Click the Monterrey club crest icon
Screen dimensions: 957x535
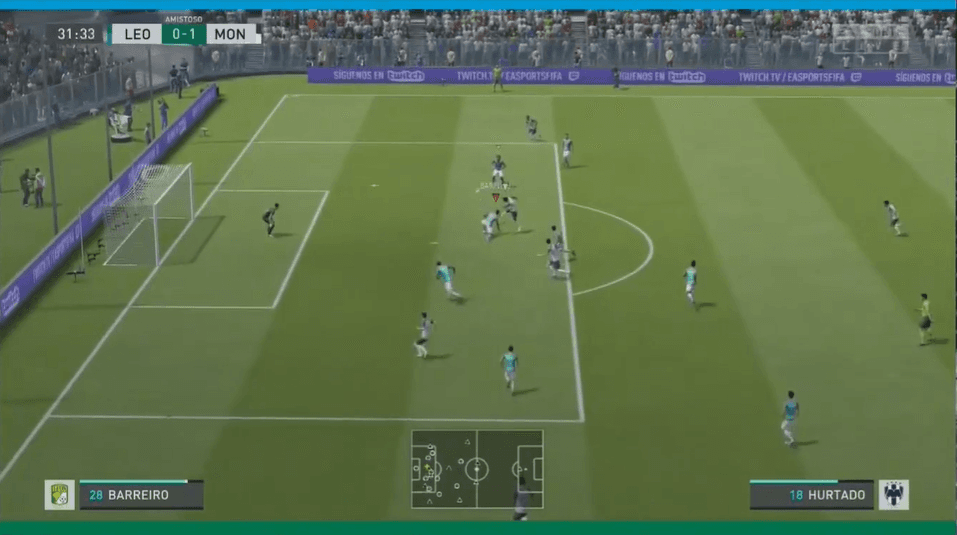coord(893,495)
